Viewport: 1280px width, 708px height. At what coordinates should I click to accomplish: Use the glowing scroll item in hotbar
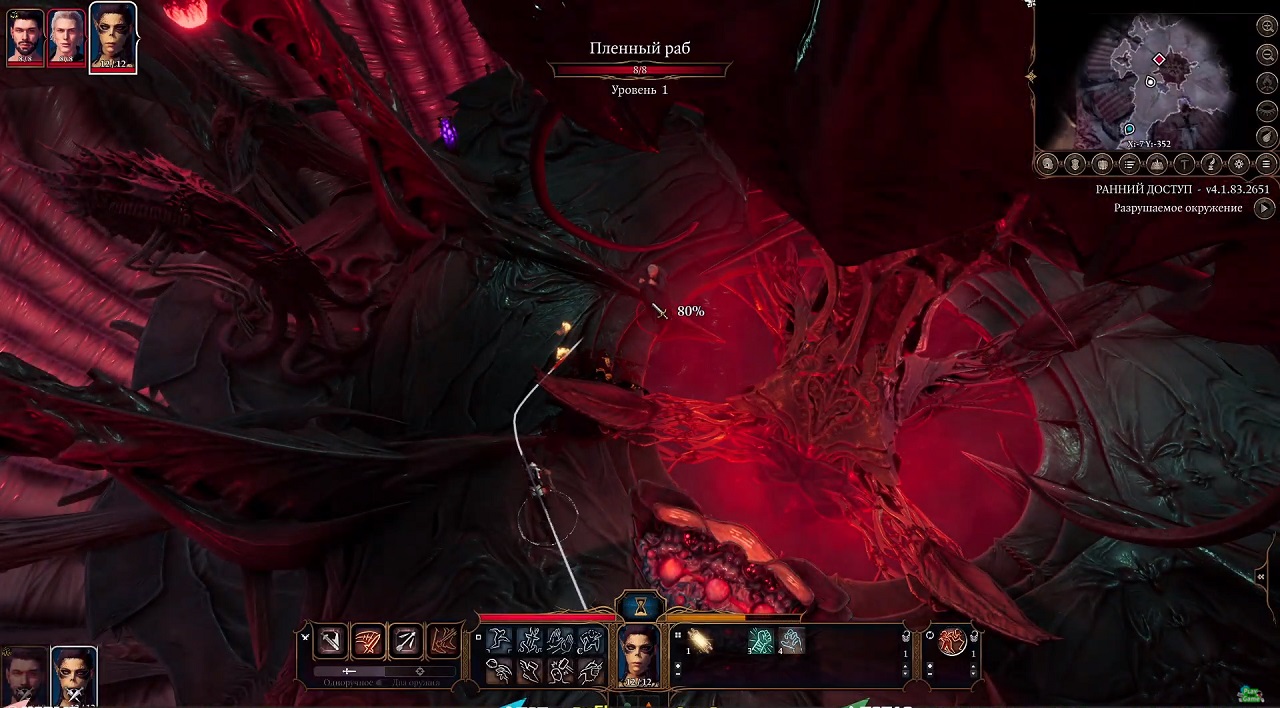699,641
